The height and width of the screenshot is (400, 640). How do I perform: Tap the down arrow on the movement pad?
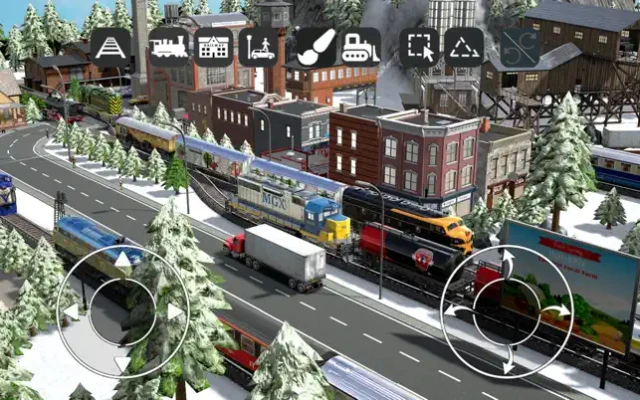[121, 363]
